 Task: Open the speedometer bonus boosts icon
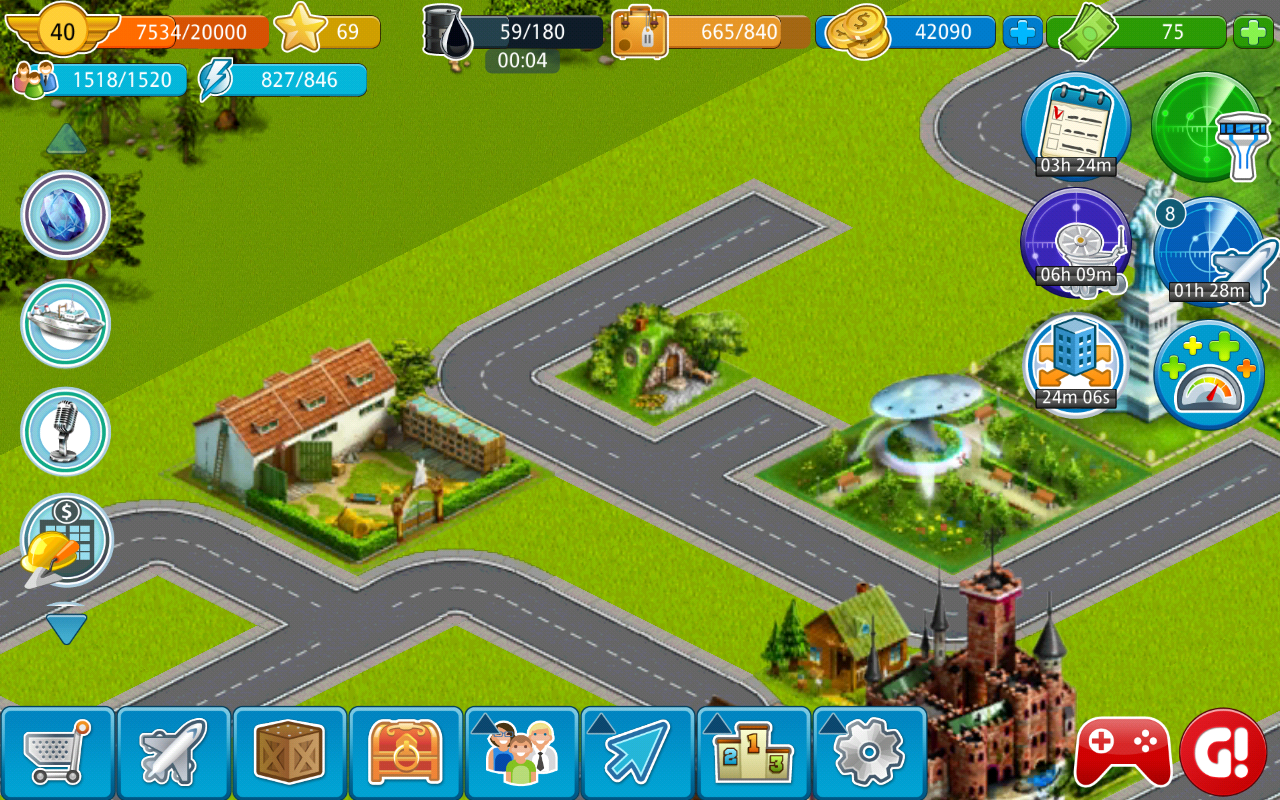coord(1208,375)
